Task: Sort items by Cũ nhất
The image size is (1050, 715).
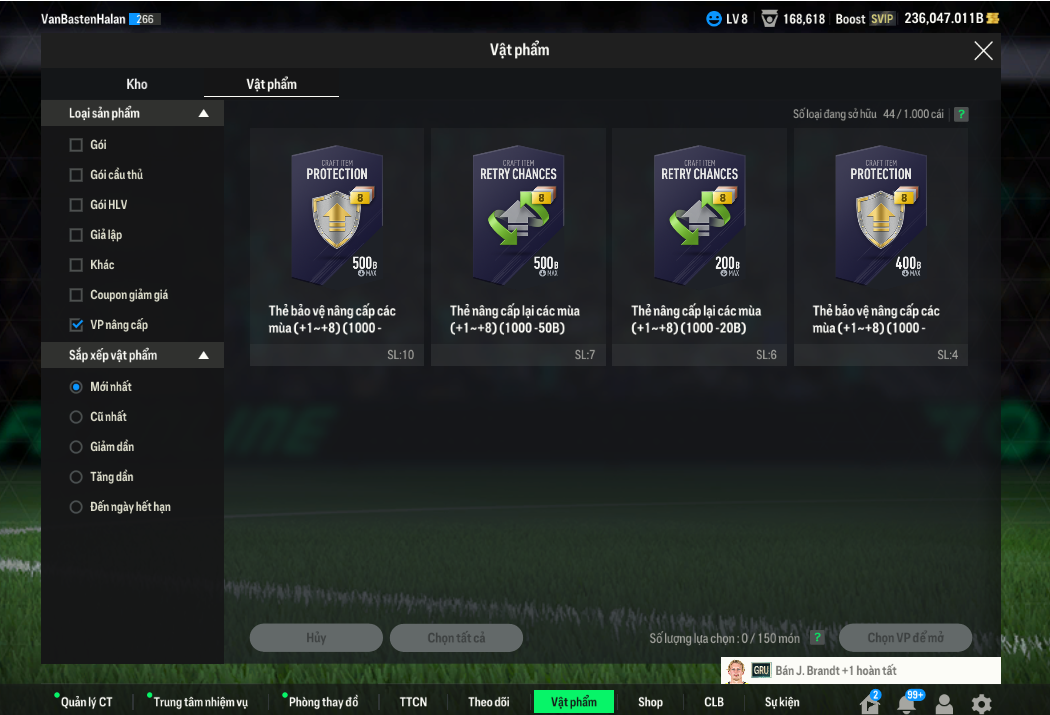Action: click(76, 417)
